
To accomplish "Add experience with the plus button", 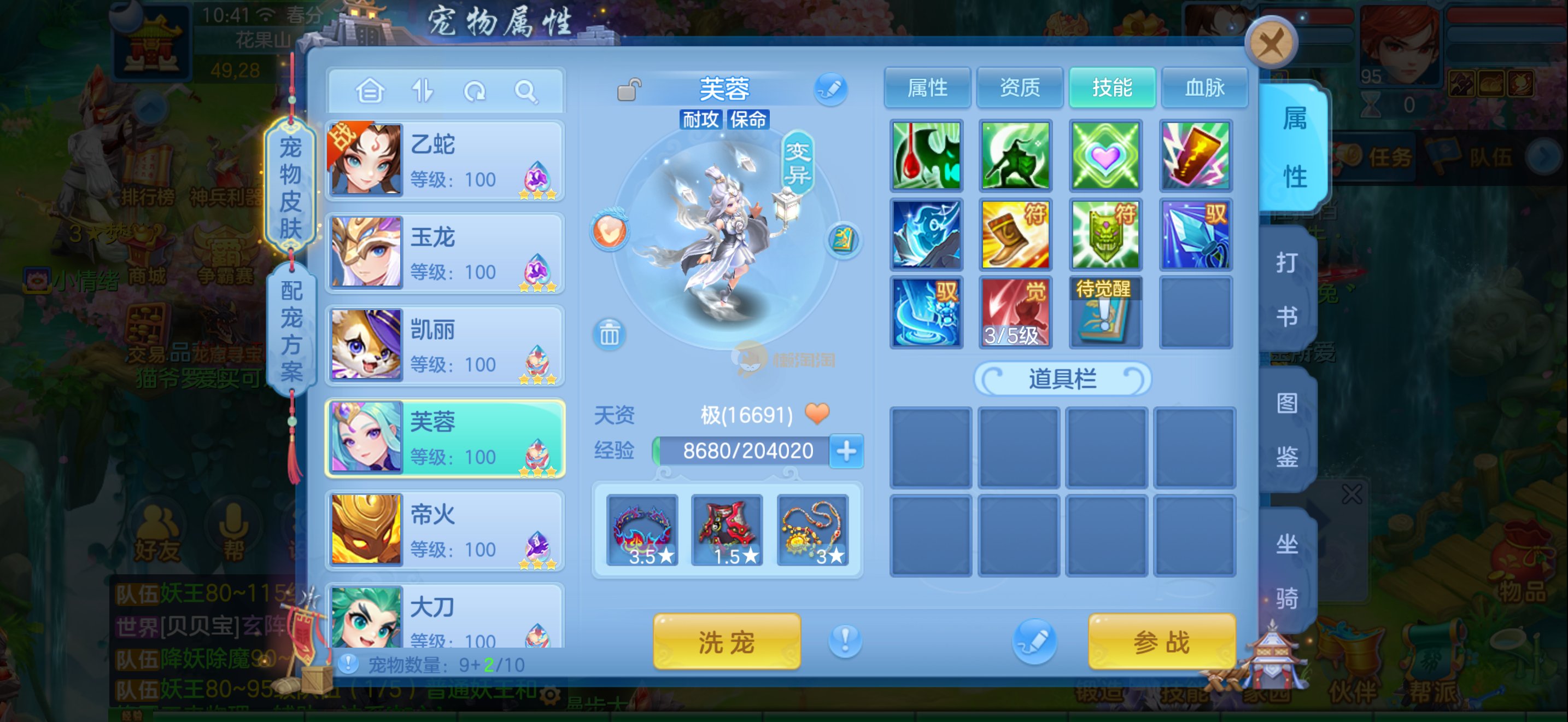I will pos(846,451).
